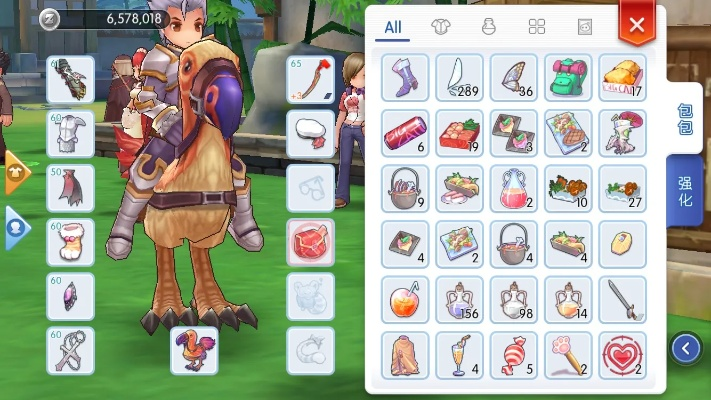
Task: Pick the red and white candy stack
Action: (514, 355)
